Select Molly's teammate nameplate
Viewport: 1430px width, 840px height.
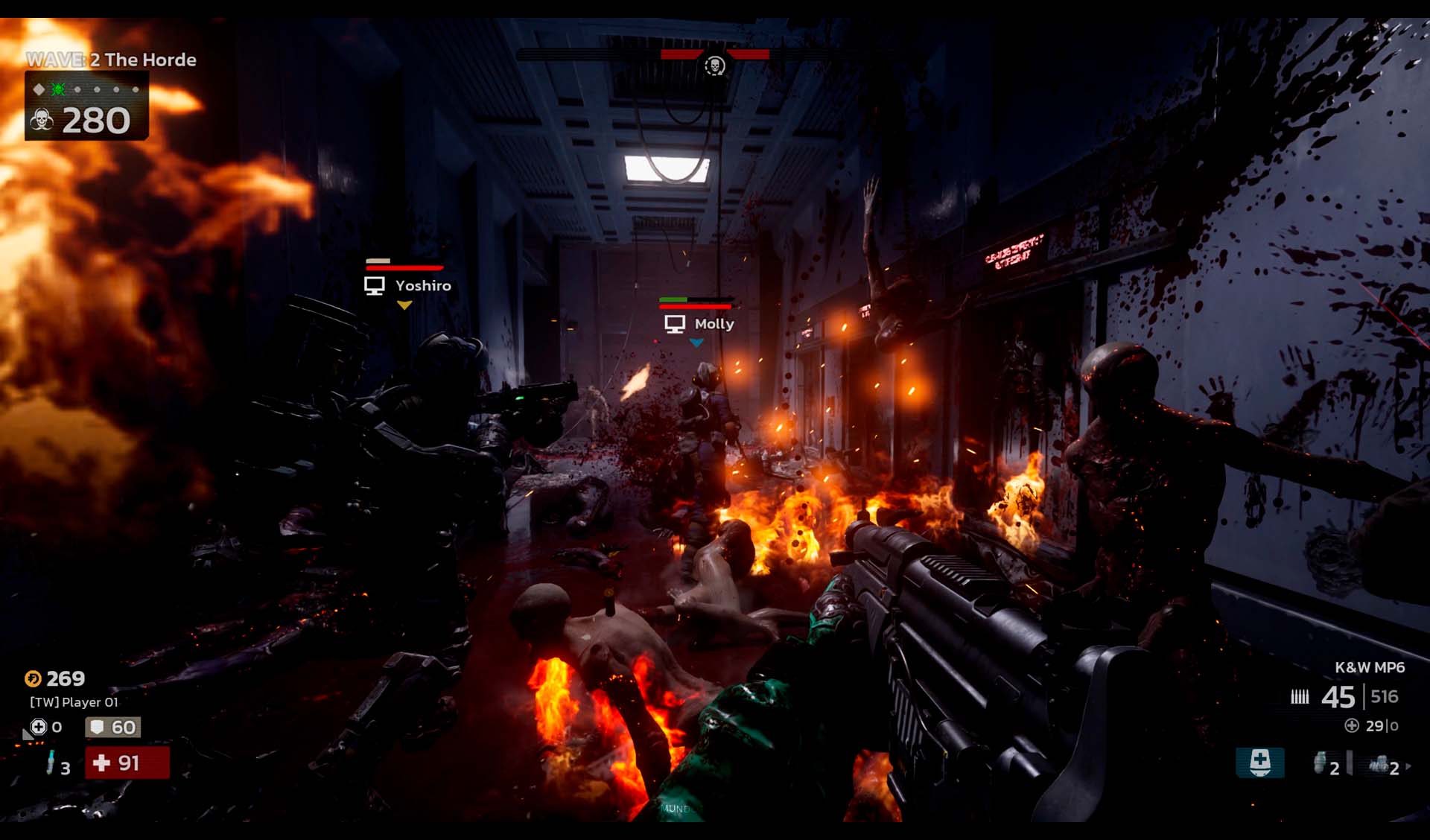point(699,324)
